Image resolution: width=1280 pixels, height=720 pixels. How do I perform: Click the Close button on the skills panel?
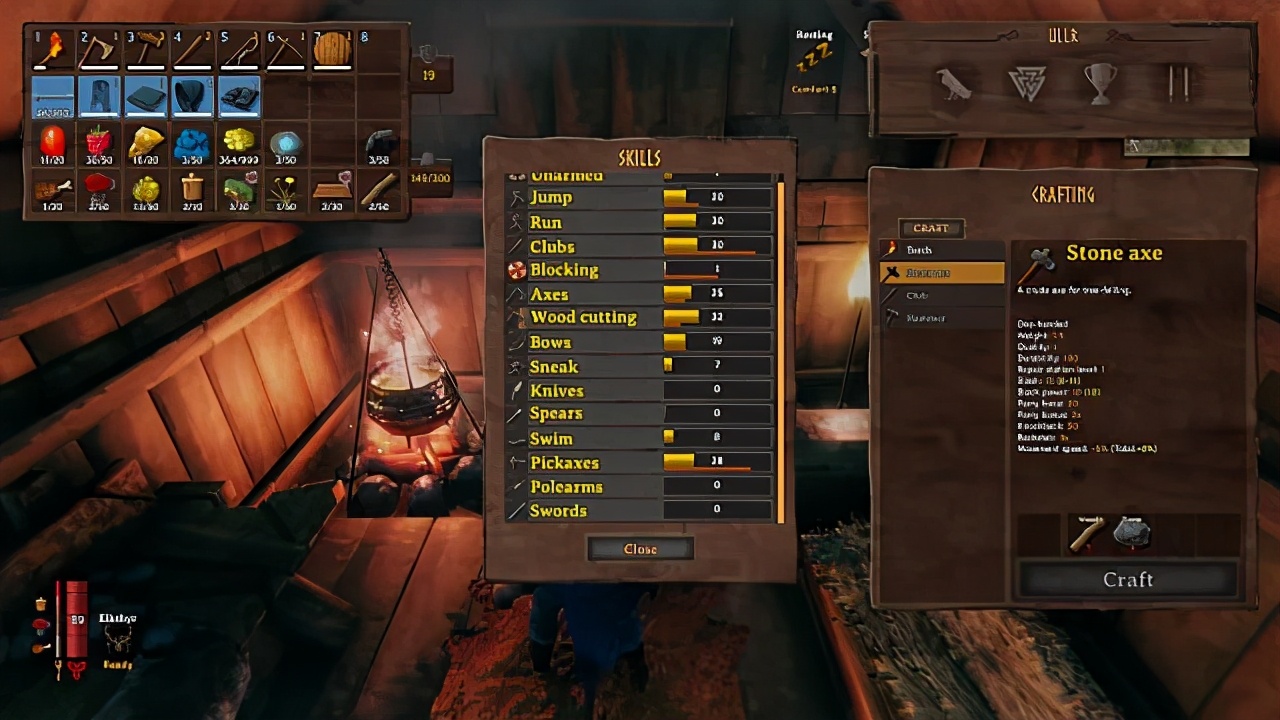640,548
